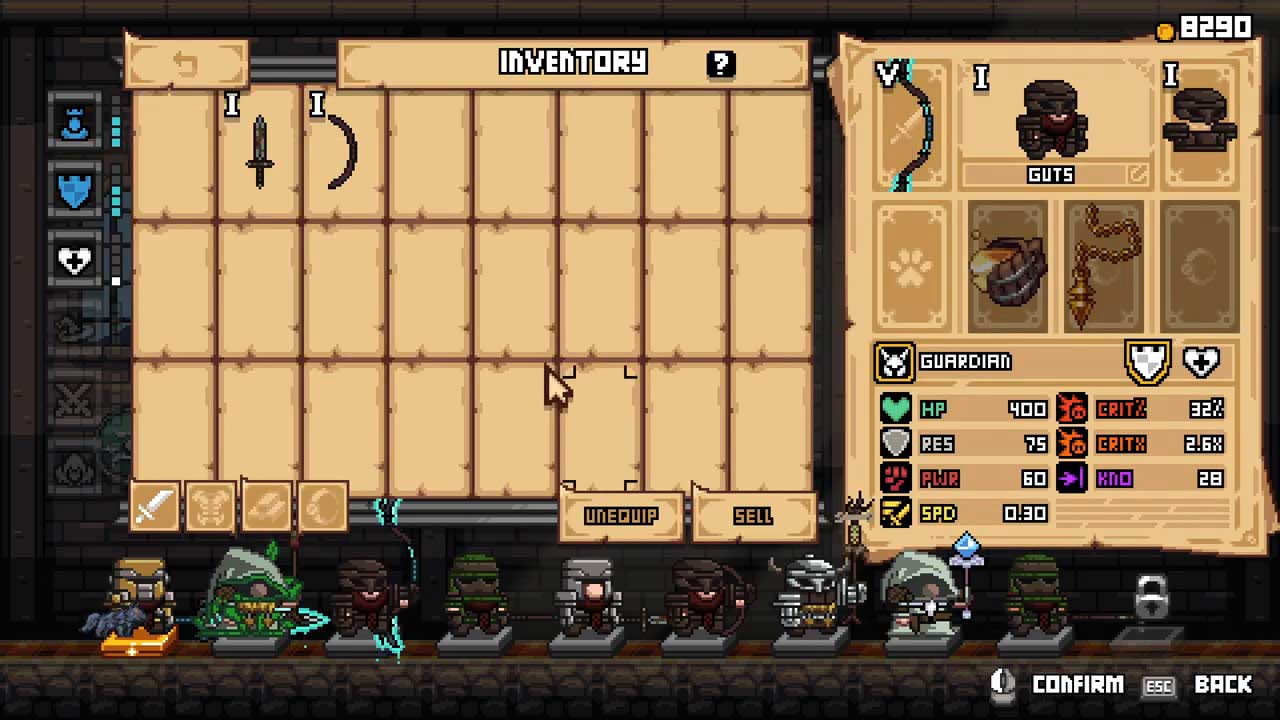Viewport: 1280px width, 720px height.
Task: Select the equipped chain pendulum accessory slot
Action: (1103, 268)
